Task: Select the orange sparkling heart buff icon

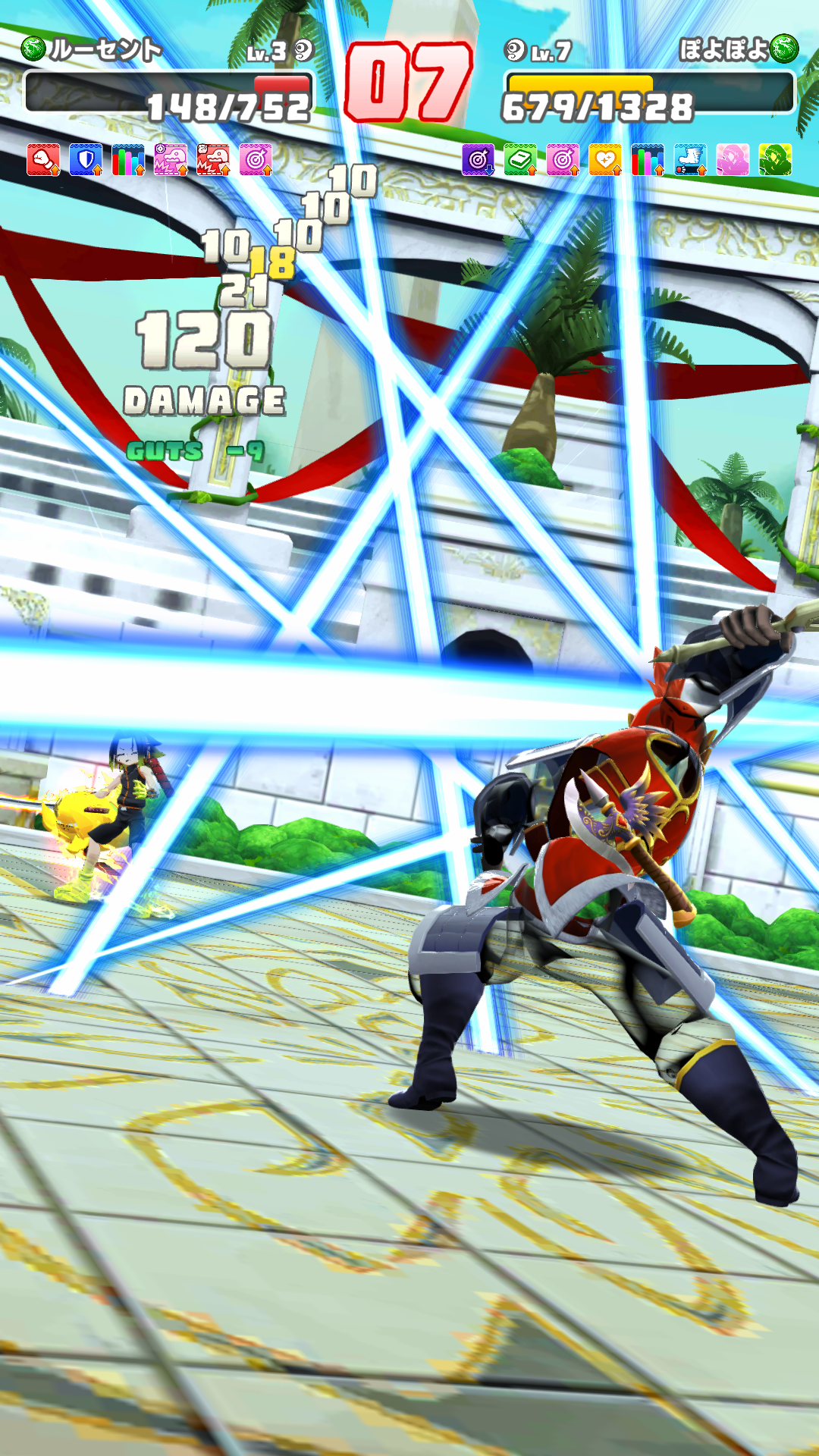Action: click(605, 160)
